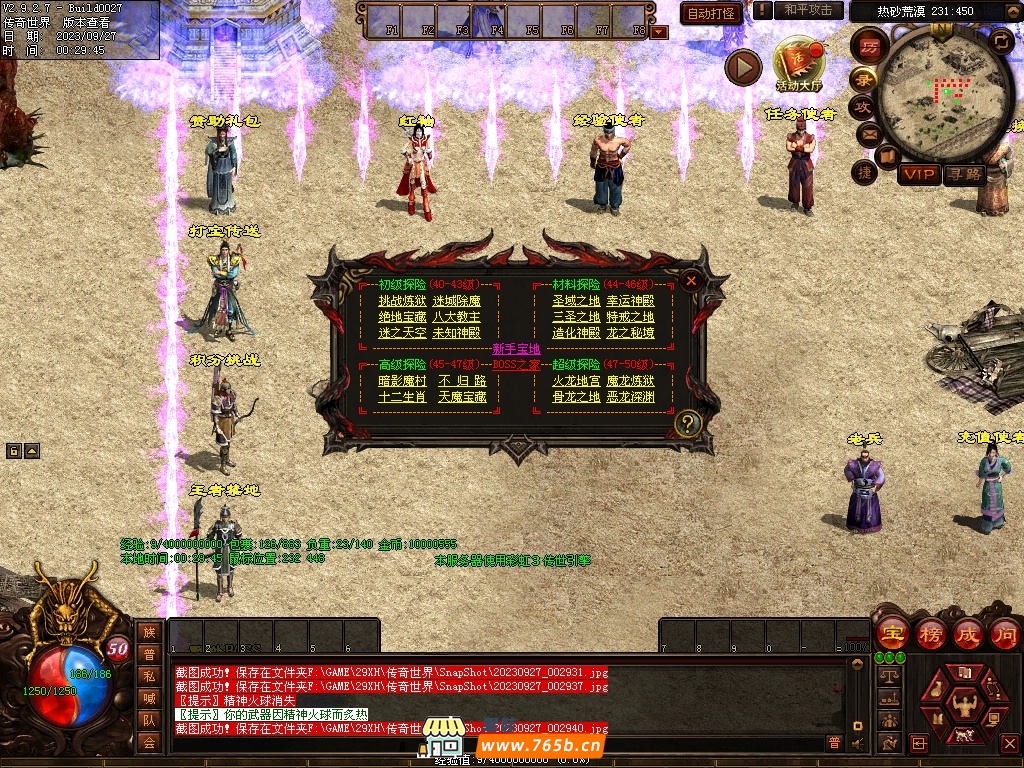Switch to the 队 team chat channel
1024x768 pixels.
point(149,718)
